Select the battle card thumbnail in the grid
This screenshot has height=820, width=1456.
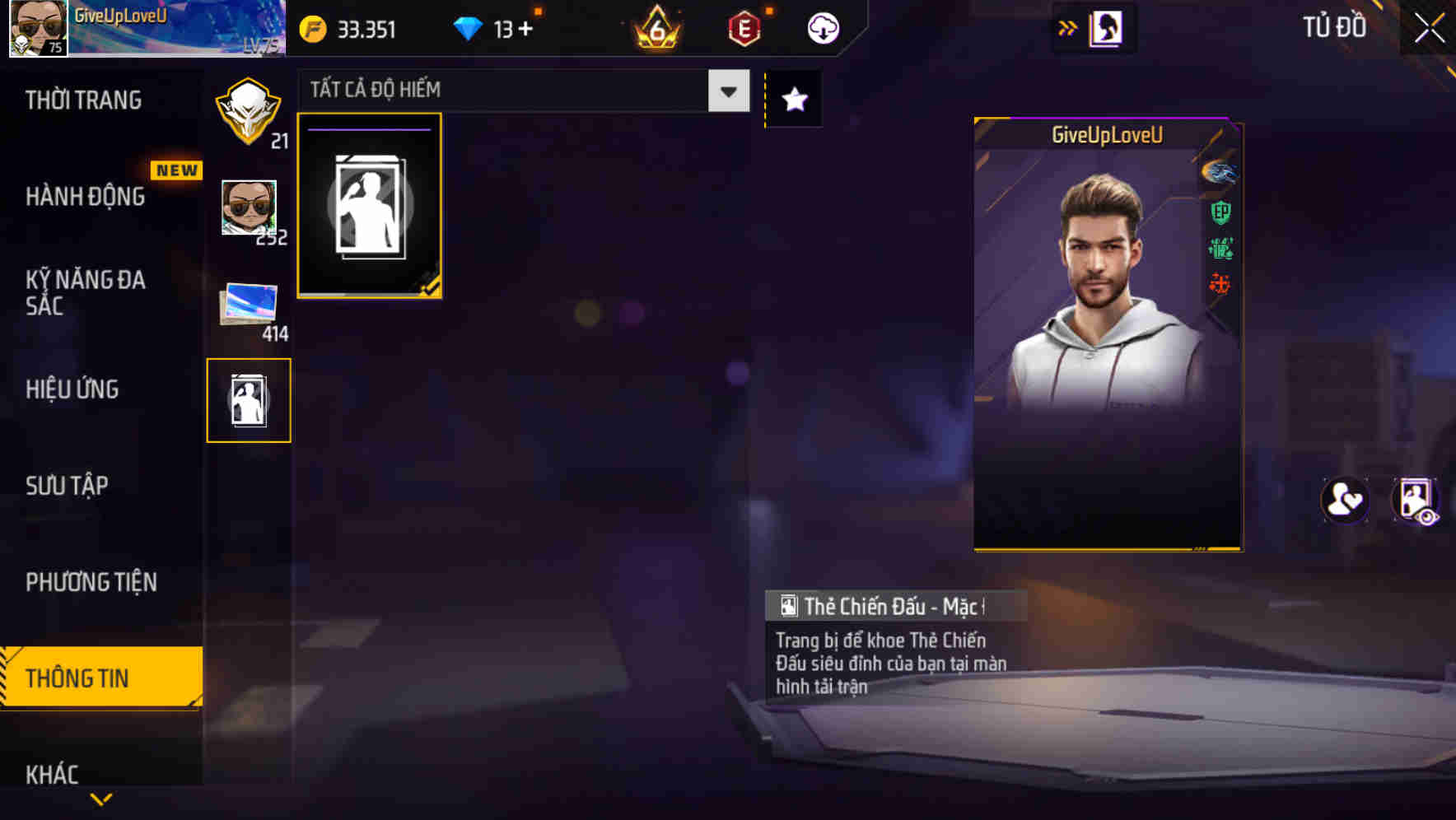pyautogui.click(x=369, y=205)
